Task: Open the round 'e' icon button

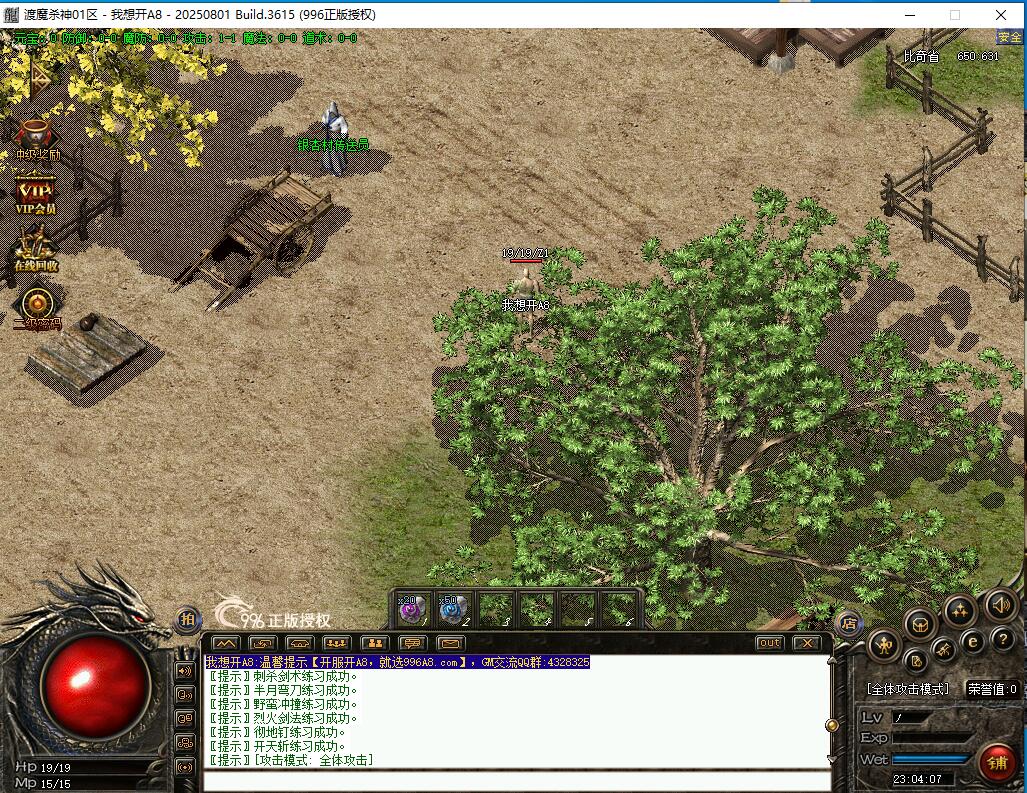Action: pos(972,642)
